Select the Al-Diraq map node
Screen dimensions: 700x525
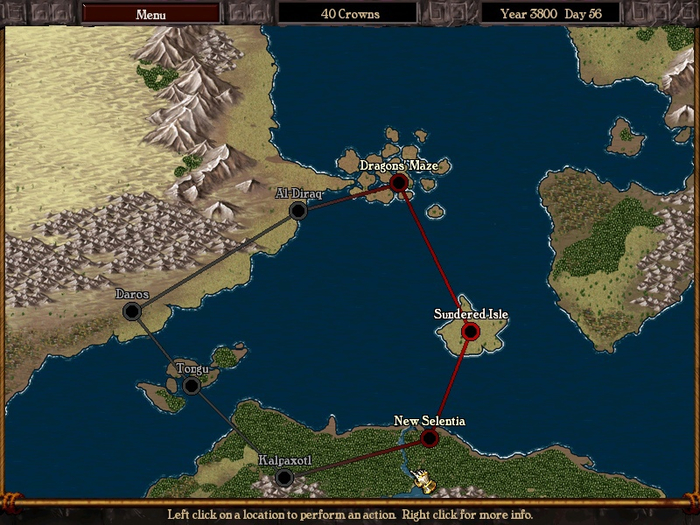click(x=297, y=210)
